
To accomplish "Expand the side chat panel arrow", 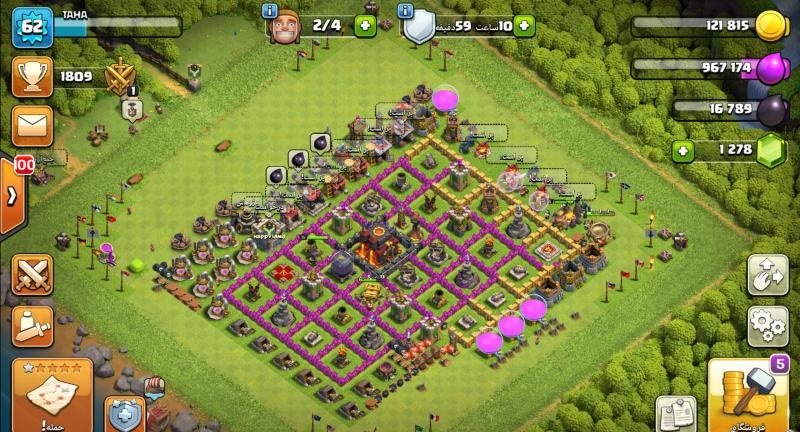I will tap(12, 195).
